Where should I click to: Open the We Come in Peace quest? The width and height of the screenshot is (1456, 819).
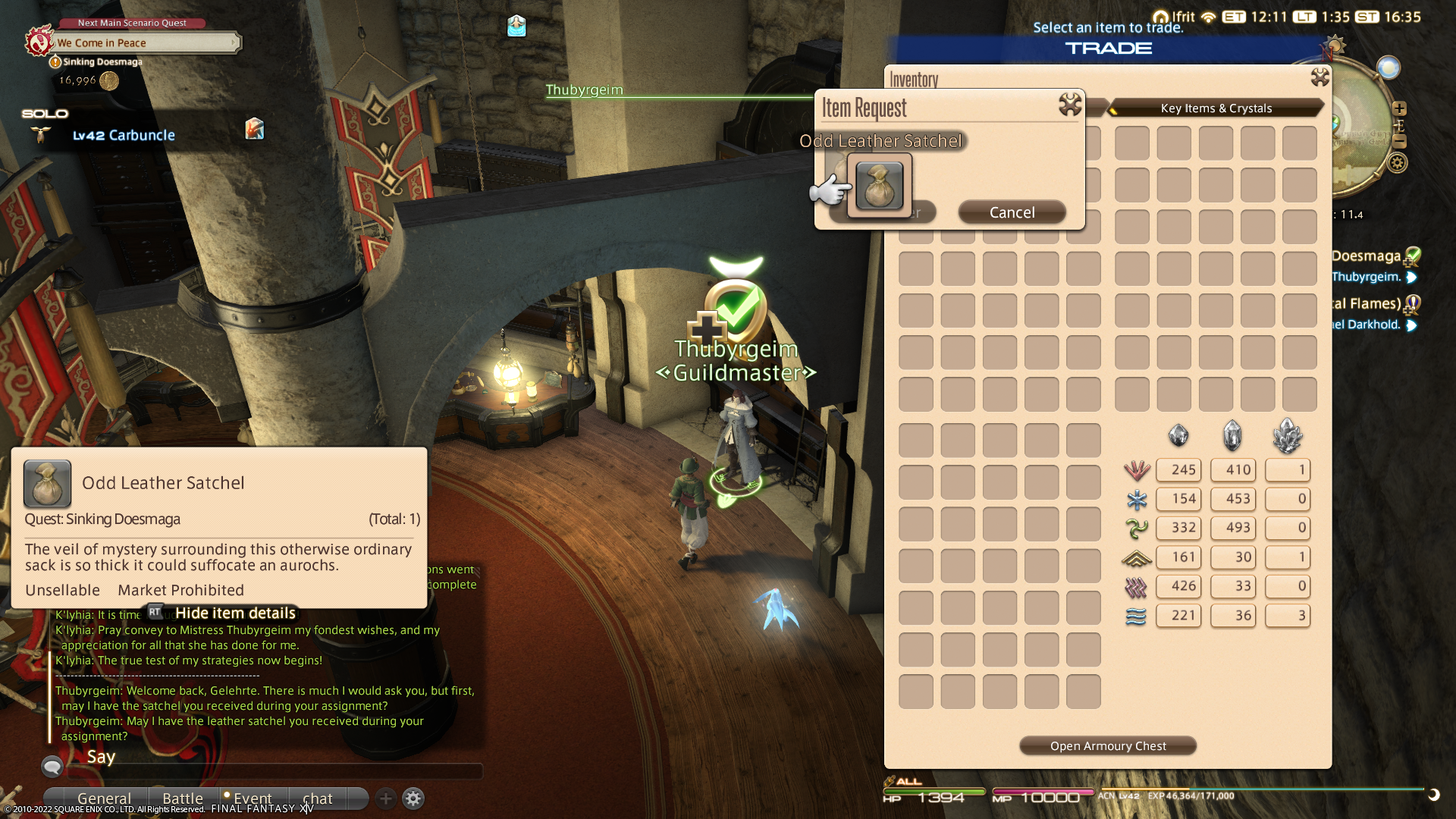(144, 43)
